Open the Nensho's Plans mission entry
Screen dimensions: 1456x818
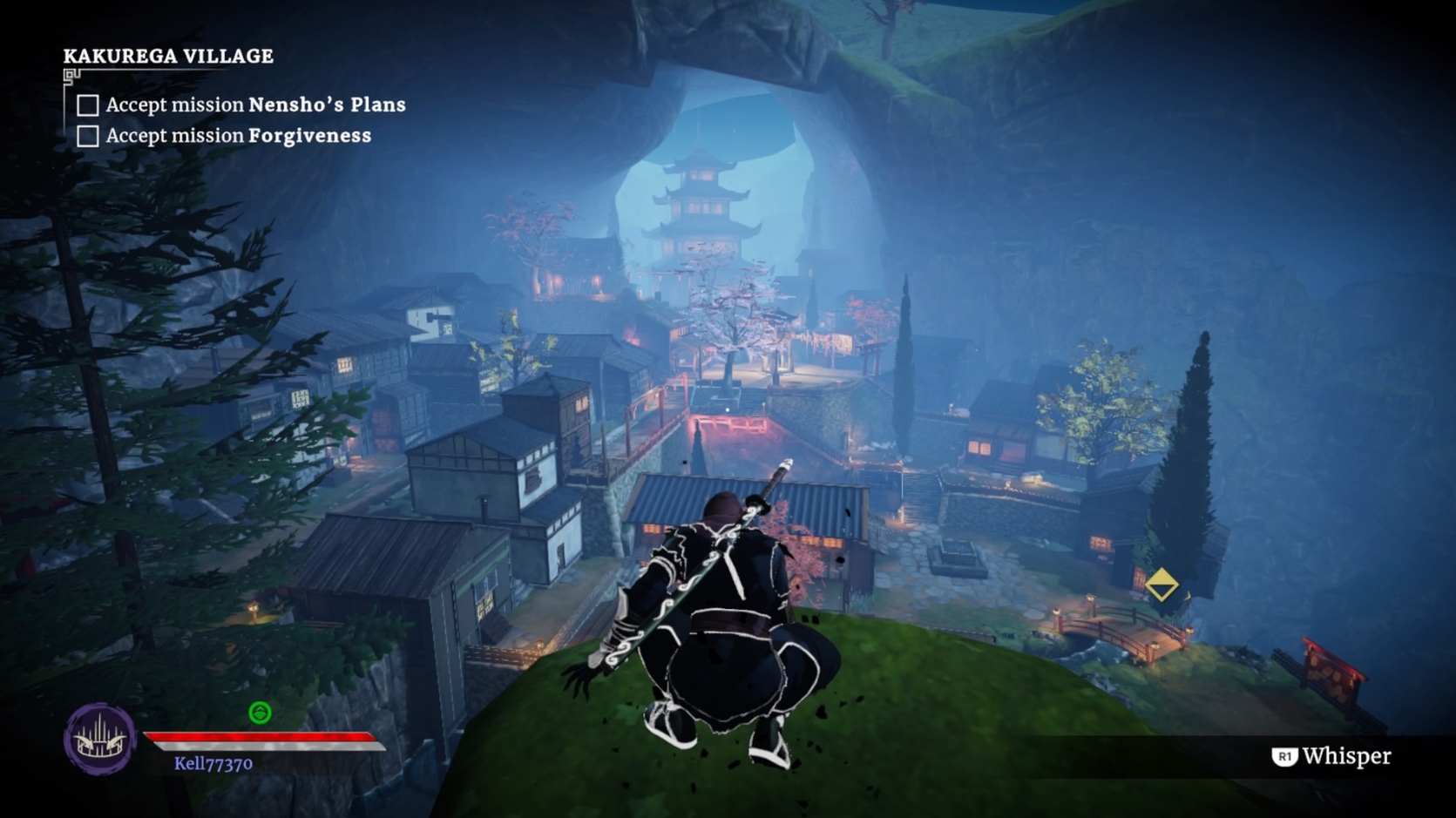pyautogui.click(x=255, y=105)
